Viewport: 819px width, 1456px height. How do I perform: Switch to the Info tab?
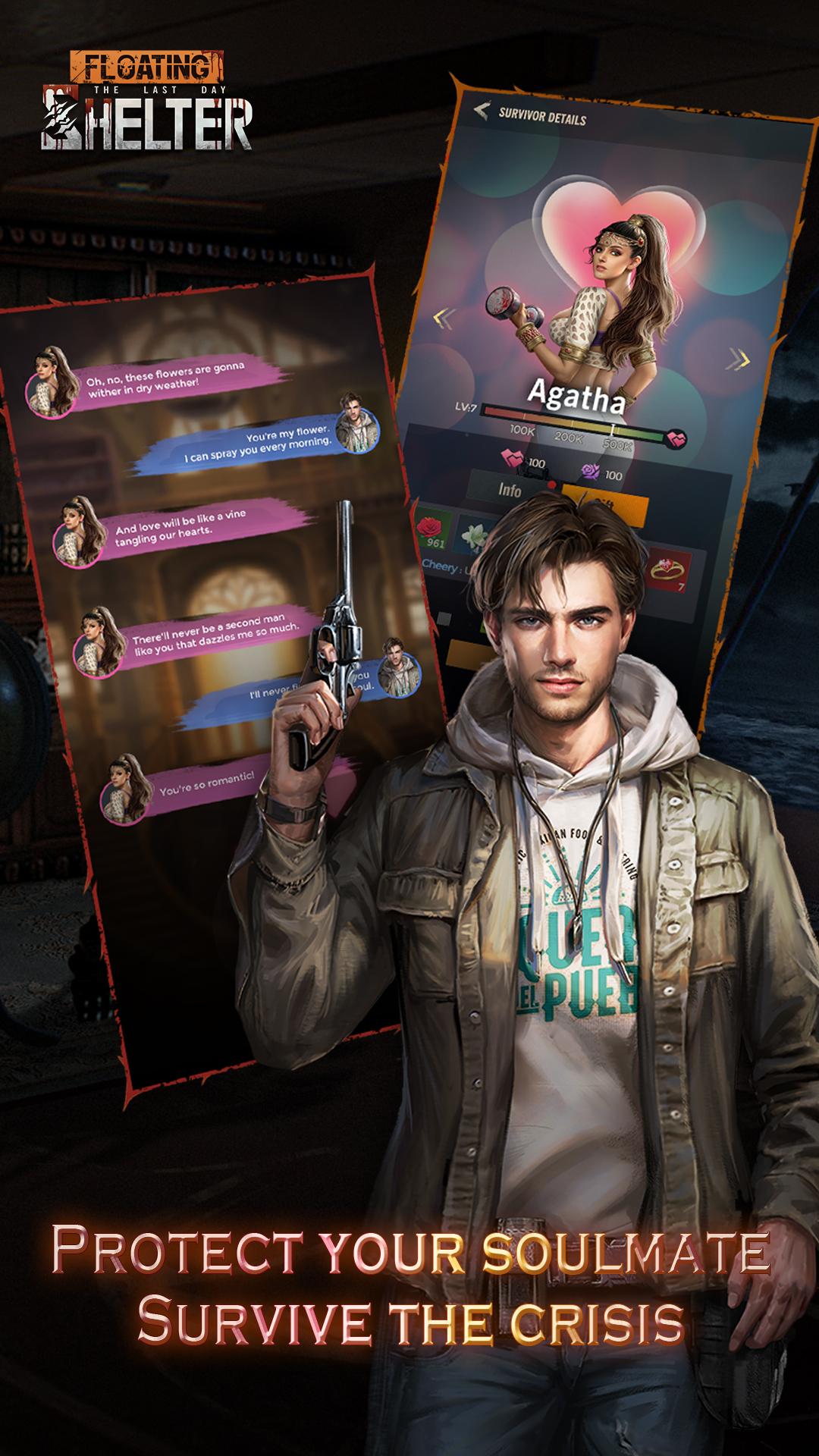click(510, 489)
